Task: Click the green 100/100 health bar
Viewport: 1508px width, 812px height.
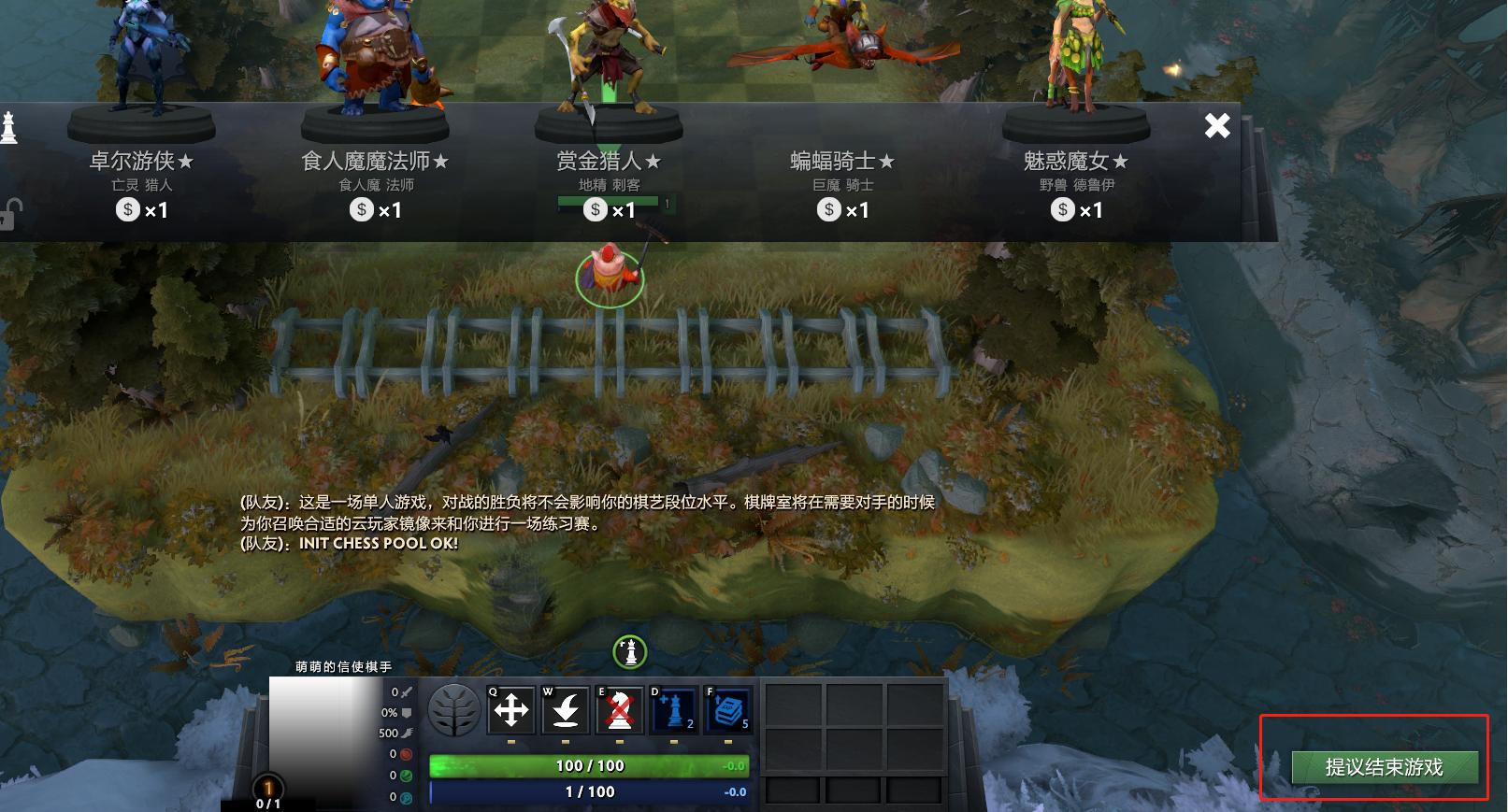Action: [x=589, y=764]
